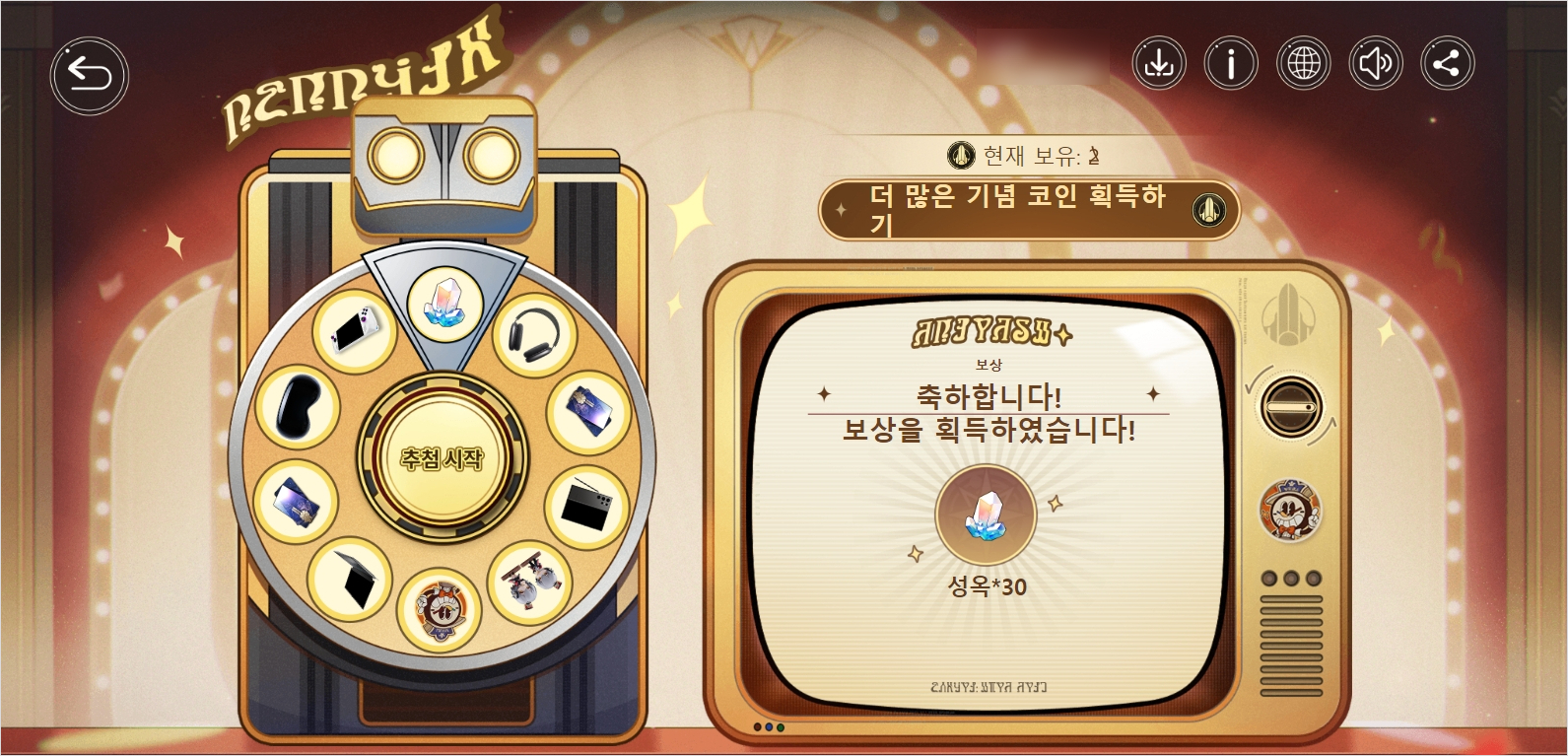Viewport: 1568px width, 756px height.
Task: Change language using the globe icon
Action: [x=1303, y=65]
